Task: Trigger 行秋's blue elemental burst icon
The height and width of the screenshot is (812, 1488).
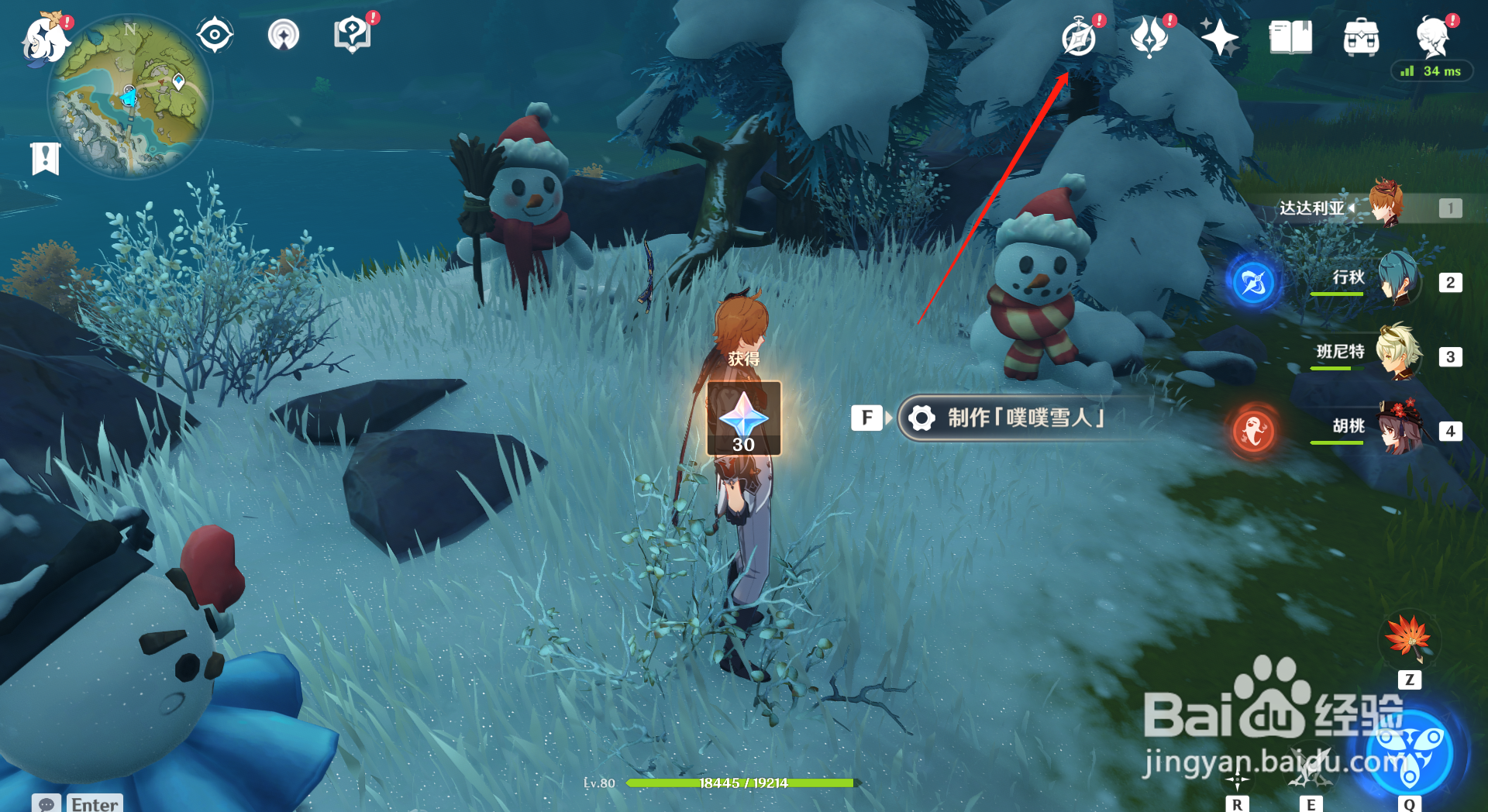Action: [x=1254, y=283]
